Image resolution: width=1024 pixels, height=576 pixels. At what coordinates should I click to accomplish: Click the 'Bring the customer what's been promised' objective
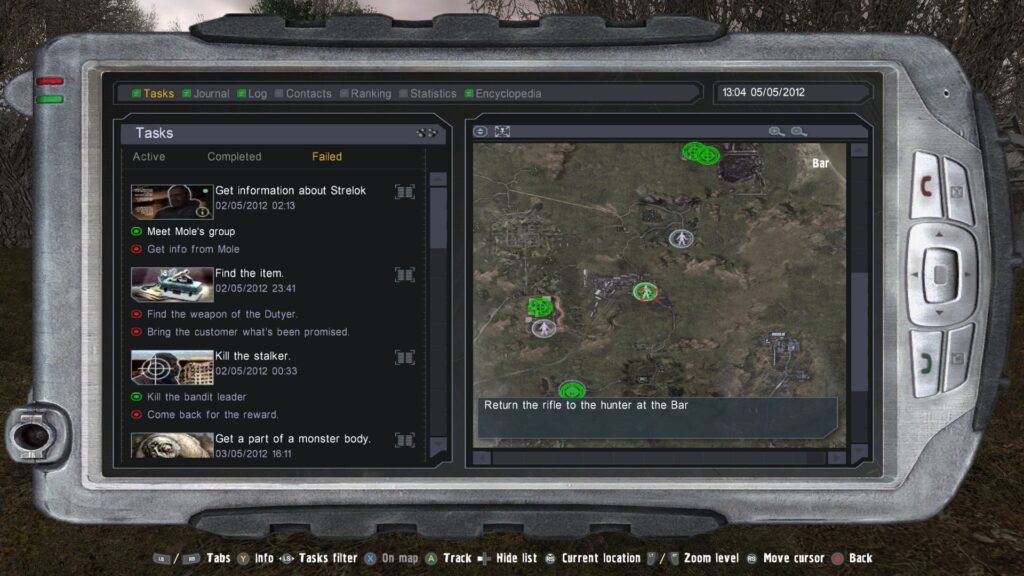pos(248,332)
